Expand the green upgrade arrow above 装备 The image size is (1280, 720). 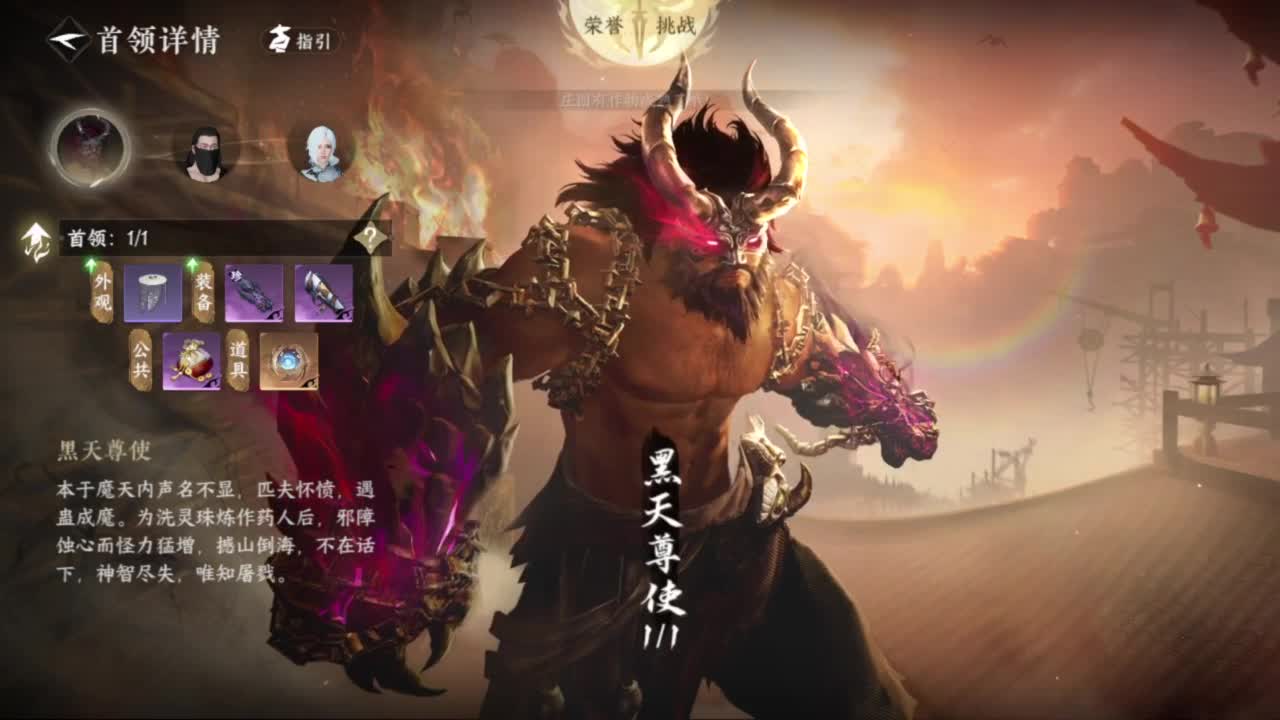coord(191,262)
